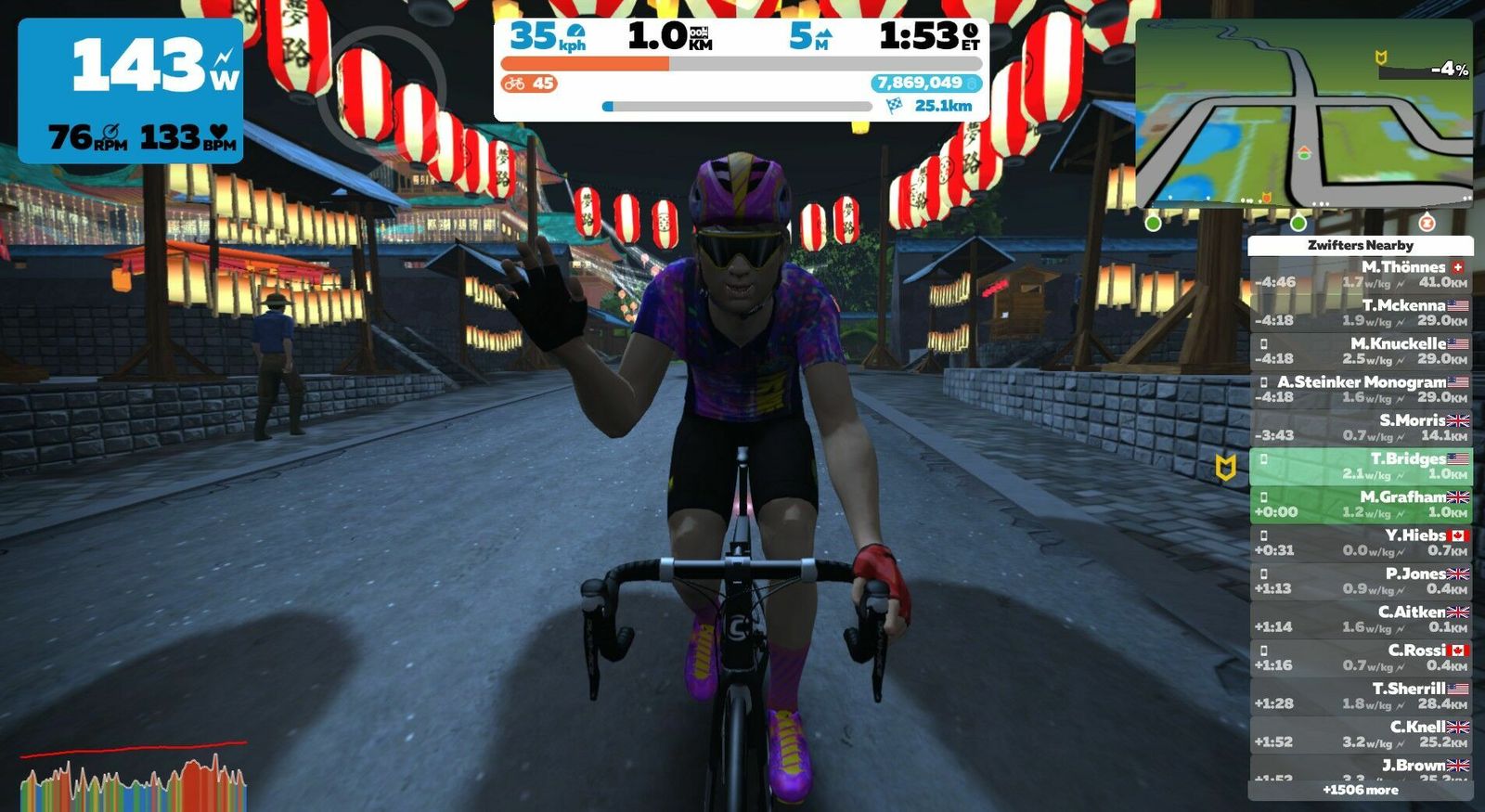Select M.Thönnes in Zwifters Nearby list
The image size is (1485, 812).
click(x=1361, y=275)
